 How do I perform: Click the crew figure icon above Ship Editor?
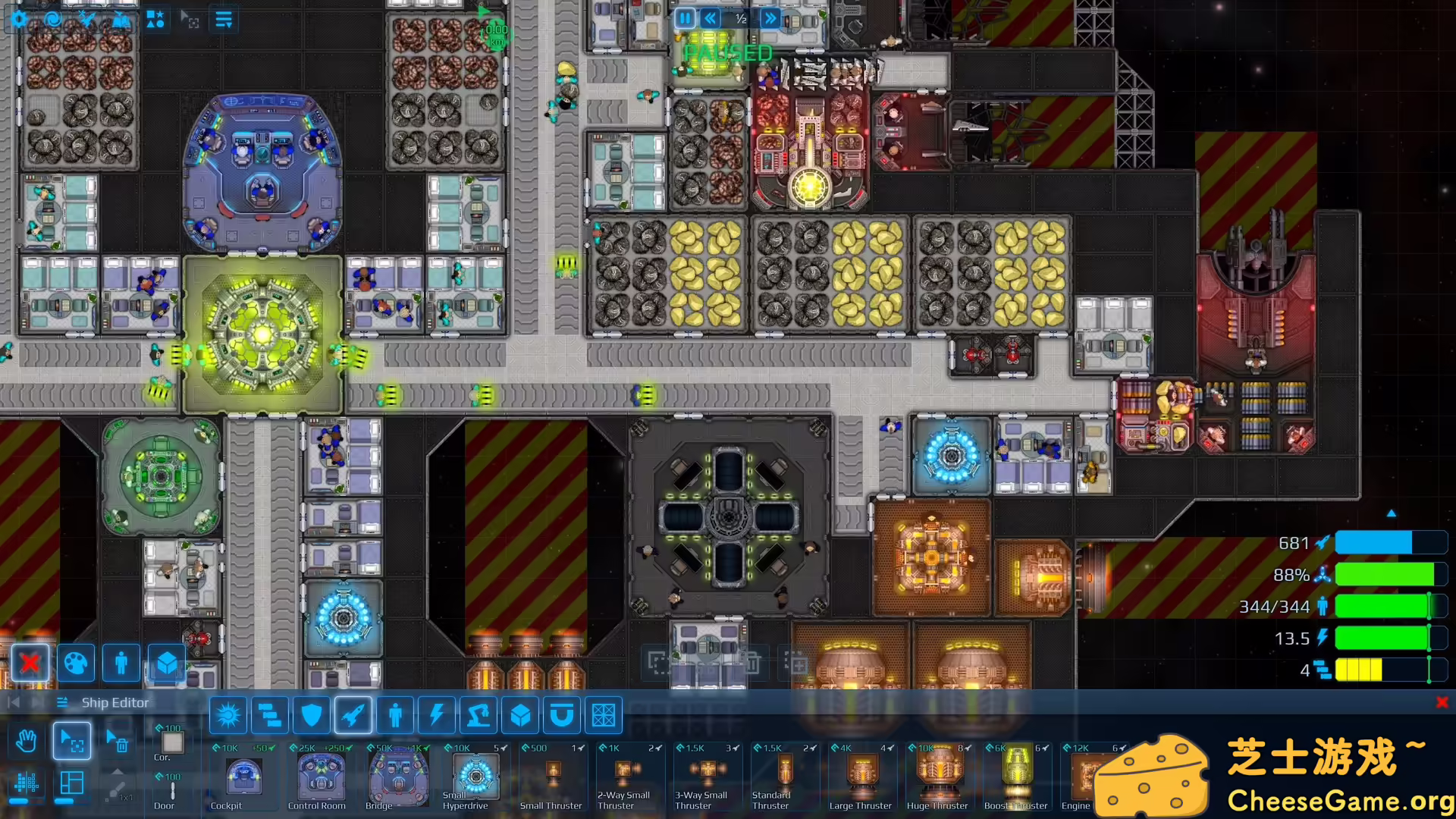point(120,664)
